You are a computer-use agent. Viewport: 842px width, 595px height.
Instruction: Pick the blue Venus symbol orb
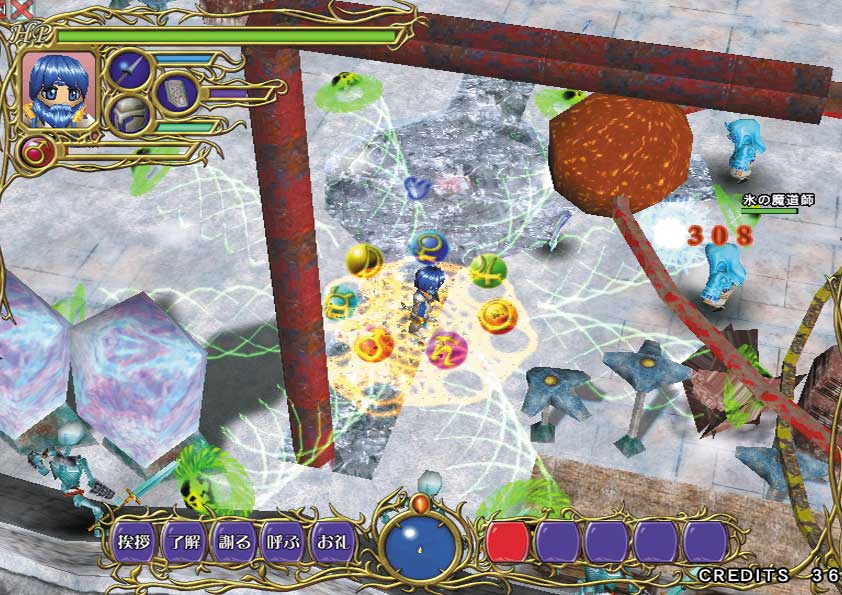point(428,246)
